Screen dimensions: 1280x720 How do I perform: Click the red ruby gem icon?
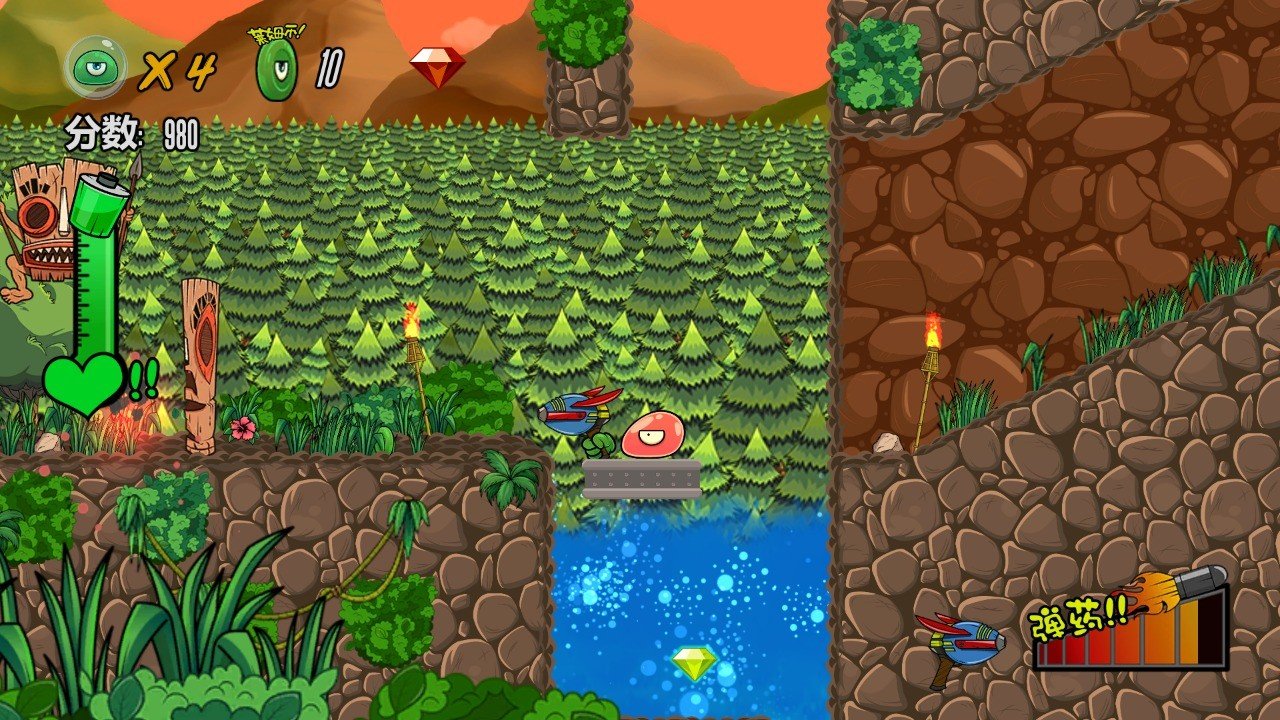point(437,66)
